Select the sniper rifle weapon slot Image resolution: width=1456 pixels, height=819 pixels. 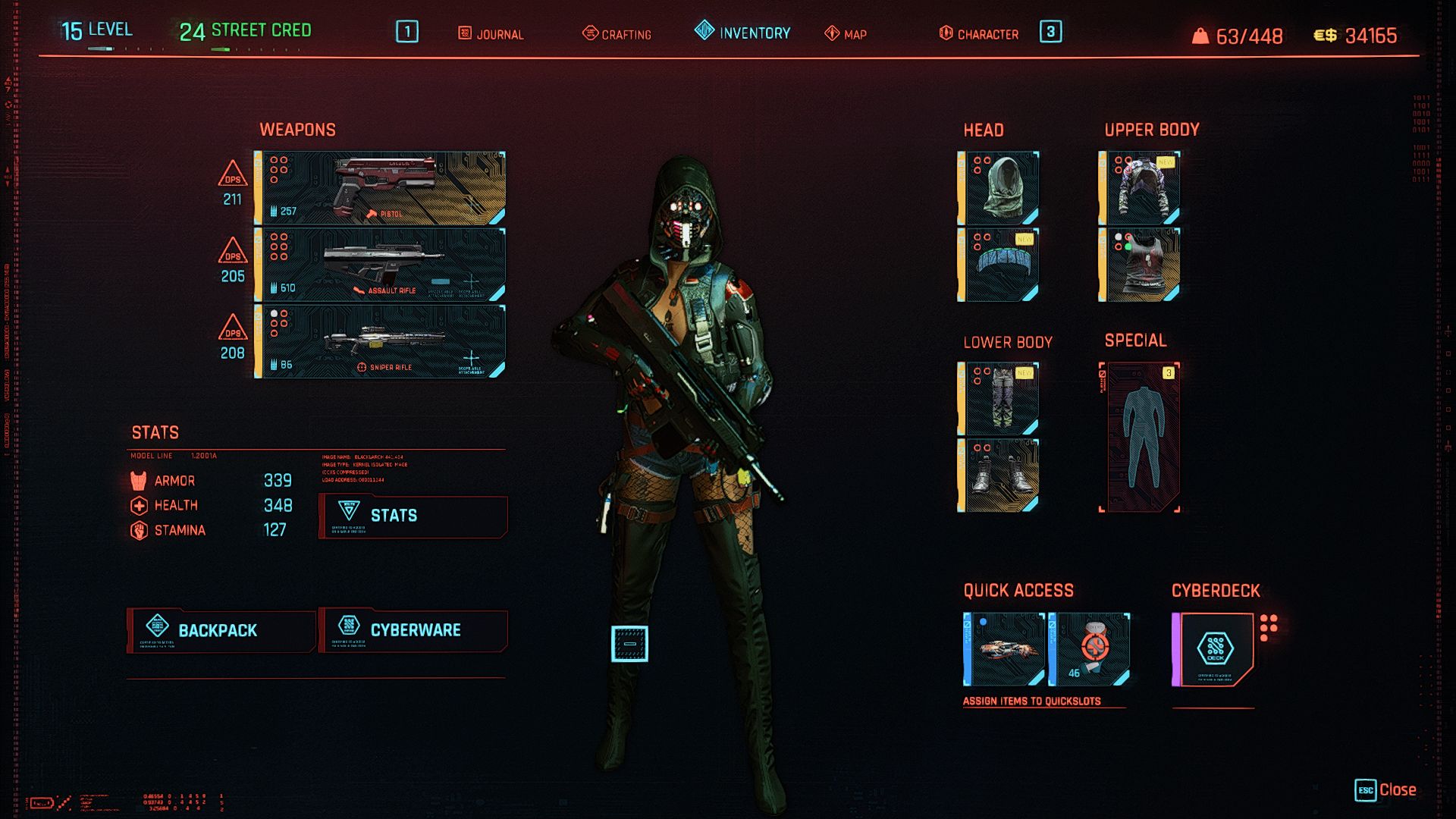(381, 341)
